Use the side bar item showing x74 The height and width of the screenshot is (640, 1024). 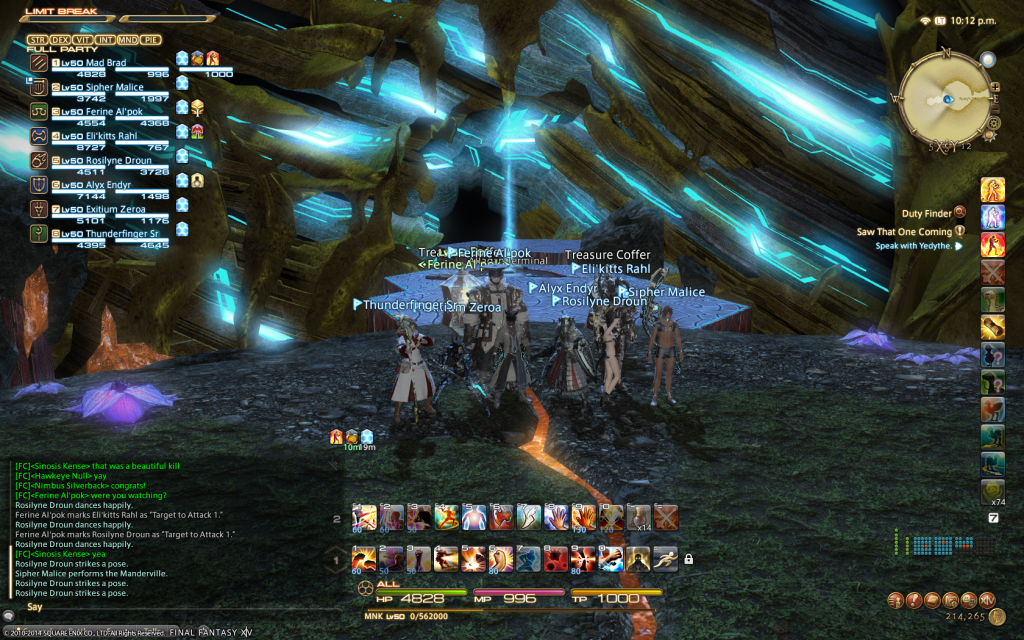click(992, 490)
